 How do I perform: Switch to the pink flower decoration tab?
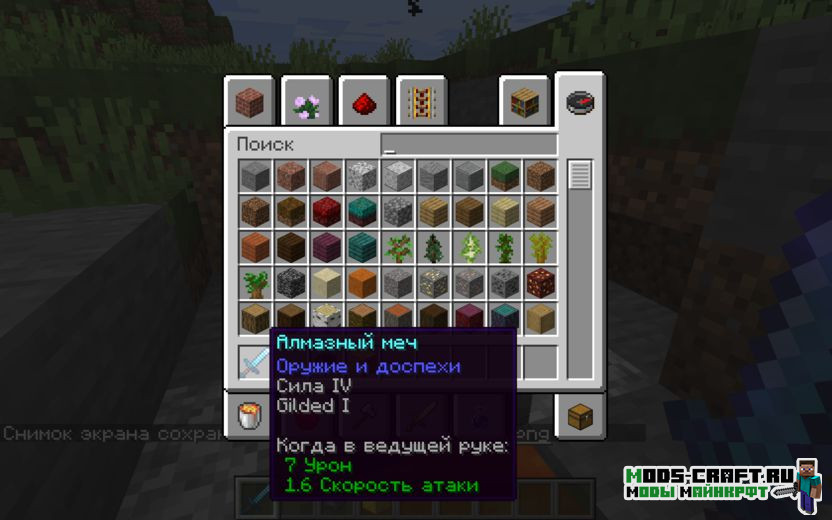306,102
